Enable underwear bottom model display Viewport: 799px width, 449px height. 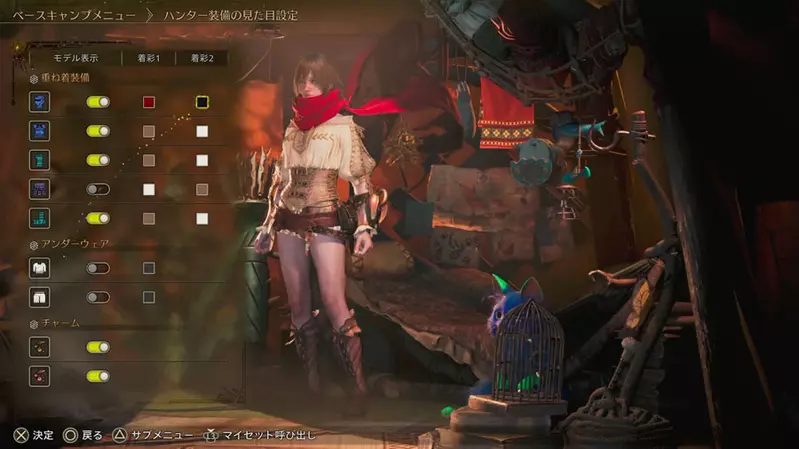click(98, 297)
